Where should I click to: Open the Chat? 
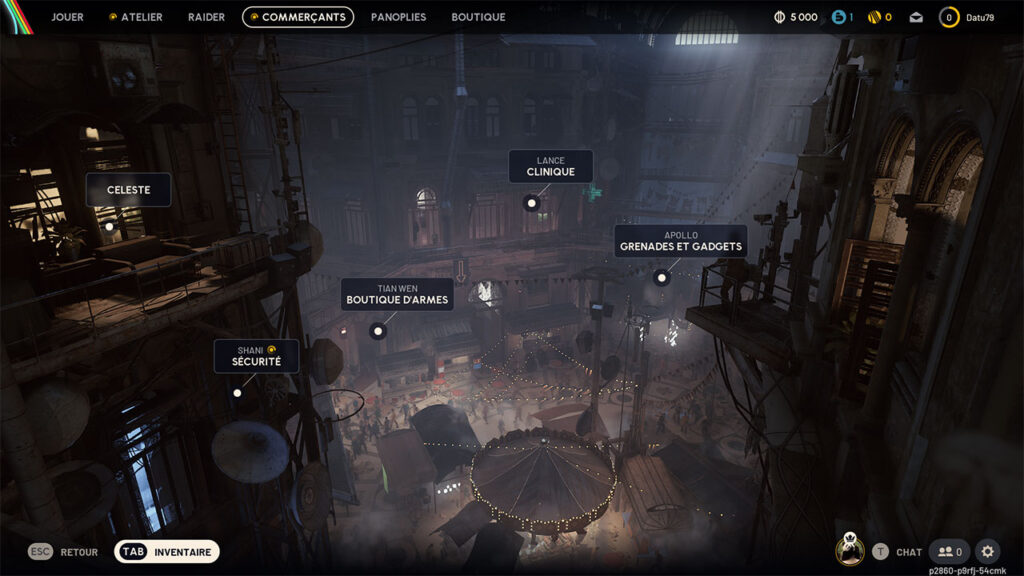897,551
